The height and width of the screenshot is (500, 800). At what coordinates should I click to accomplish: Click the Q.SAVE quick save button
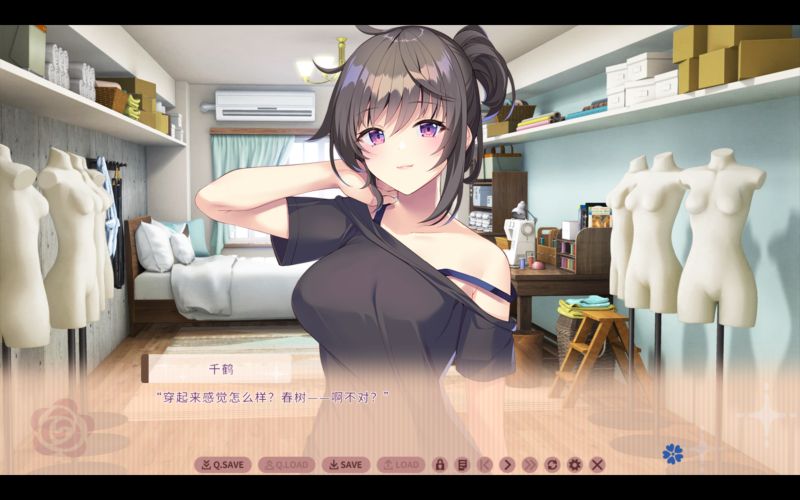pyautogui.click(x=222, y=464)
